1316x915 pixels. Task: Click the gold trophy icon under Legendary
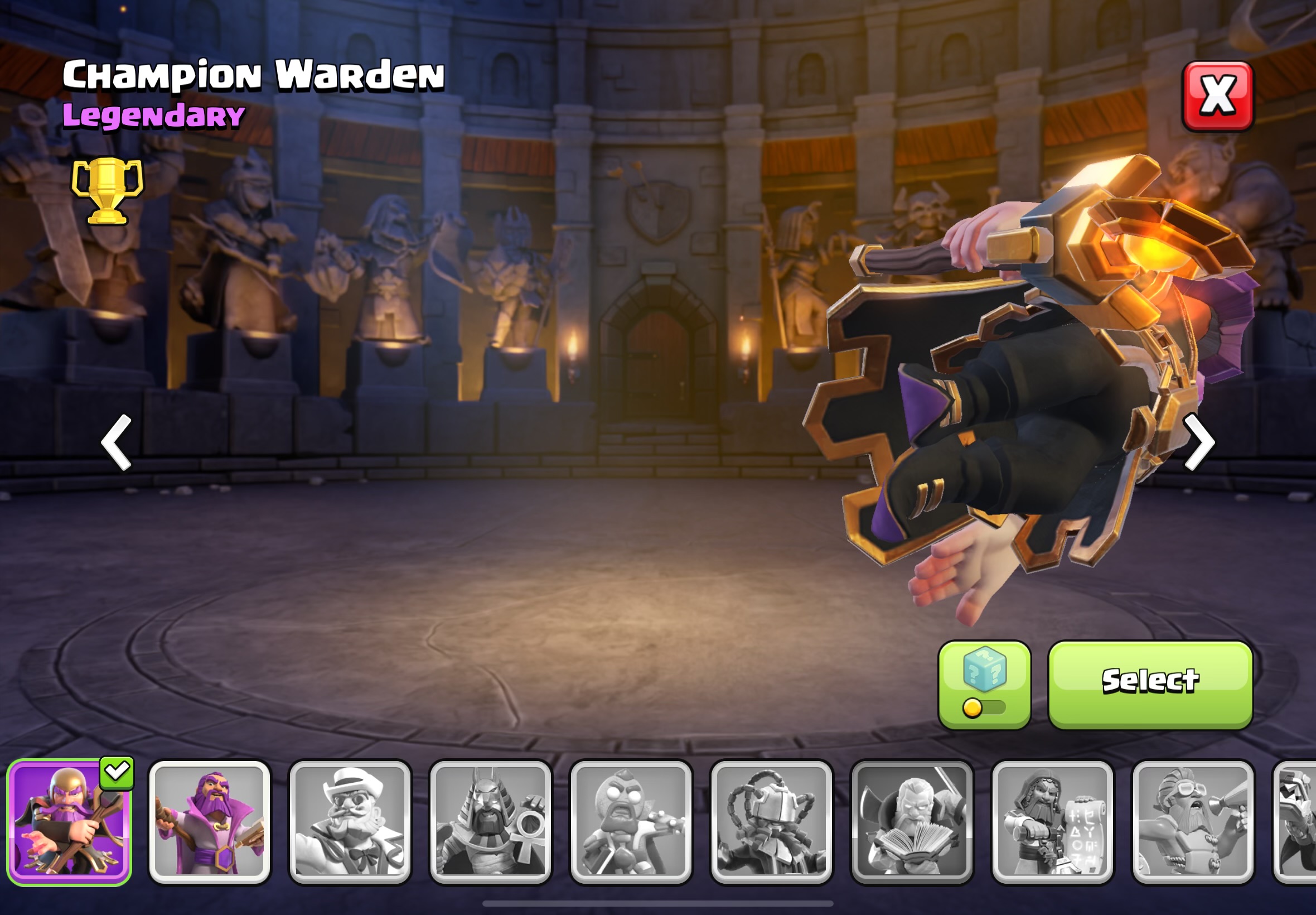point(107,190)
